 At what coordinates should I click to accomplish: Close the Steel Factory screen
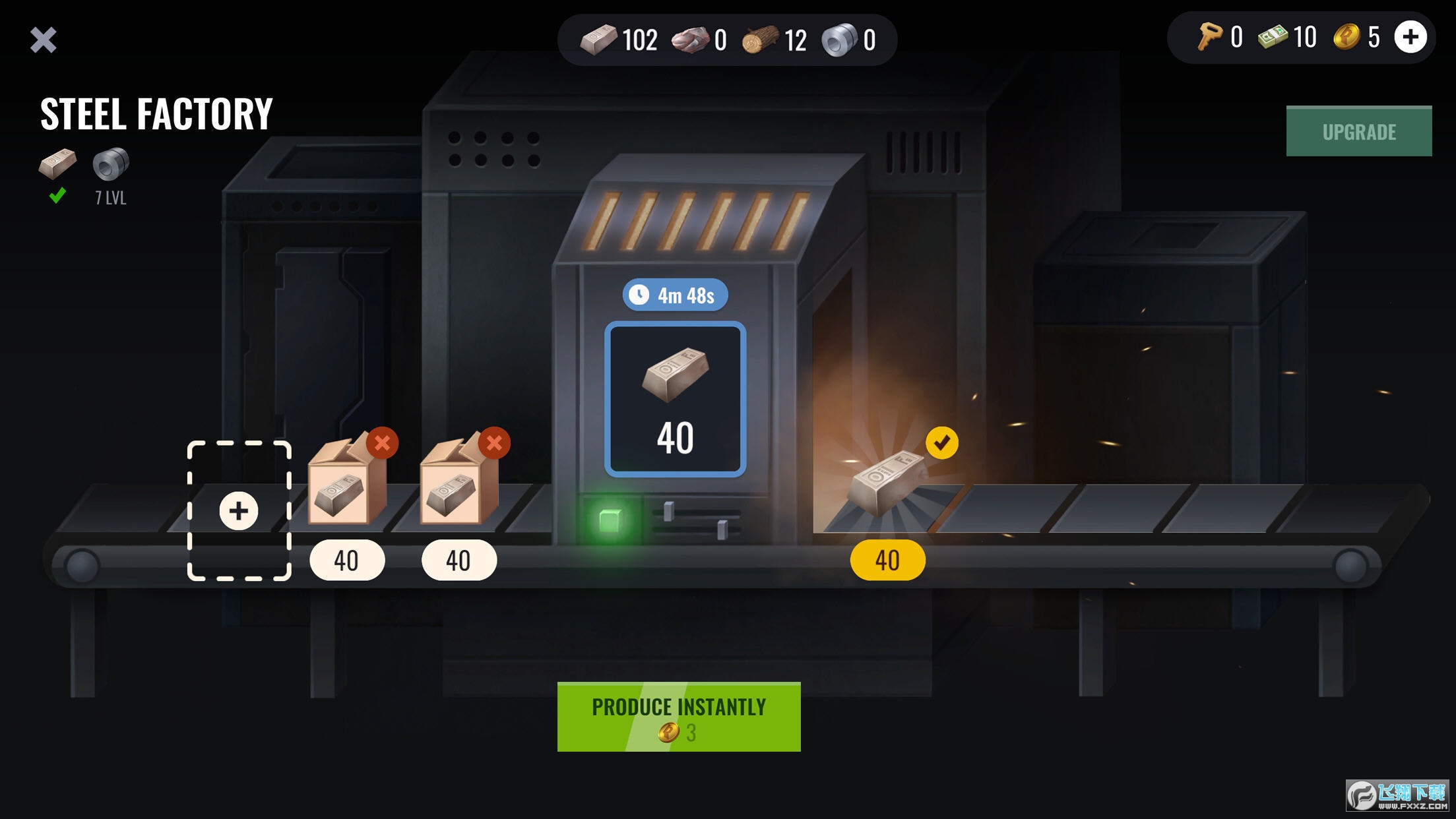(x=44, y=40)
